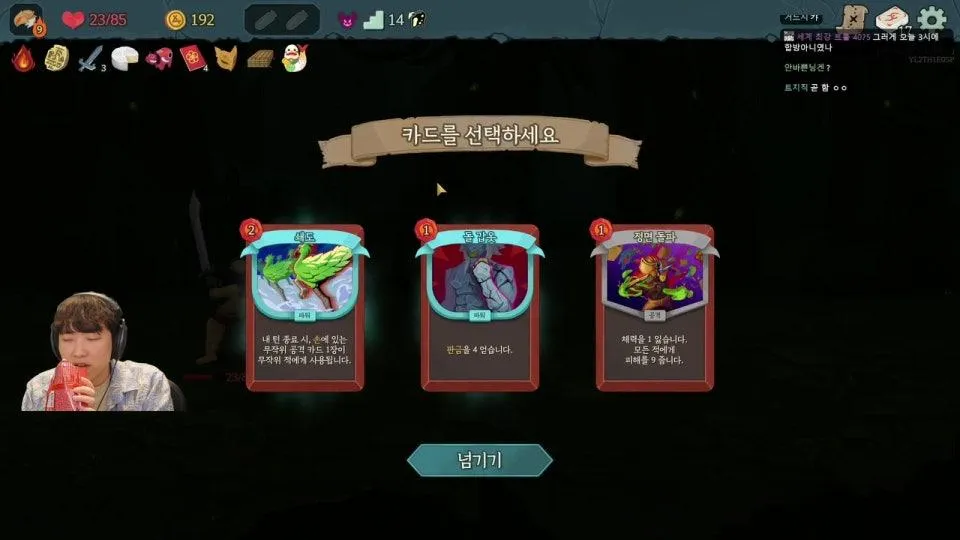Inspect the golden tablet relic
The width and height of the screenshot is (960, 540).
[56, 58]
